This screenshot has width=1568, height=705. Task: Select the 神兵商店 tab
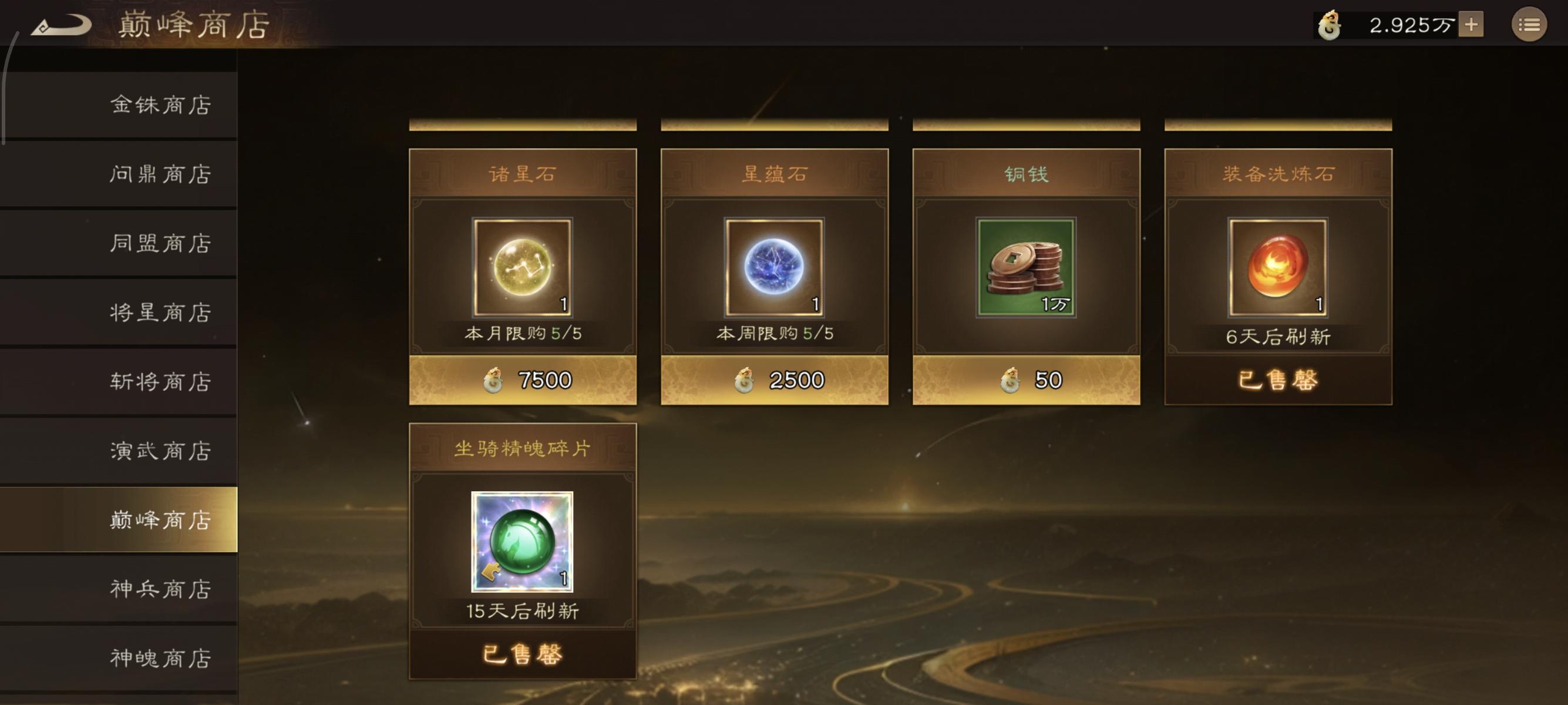(x=160, y=589)
